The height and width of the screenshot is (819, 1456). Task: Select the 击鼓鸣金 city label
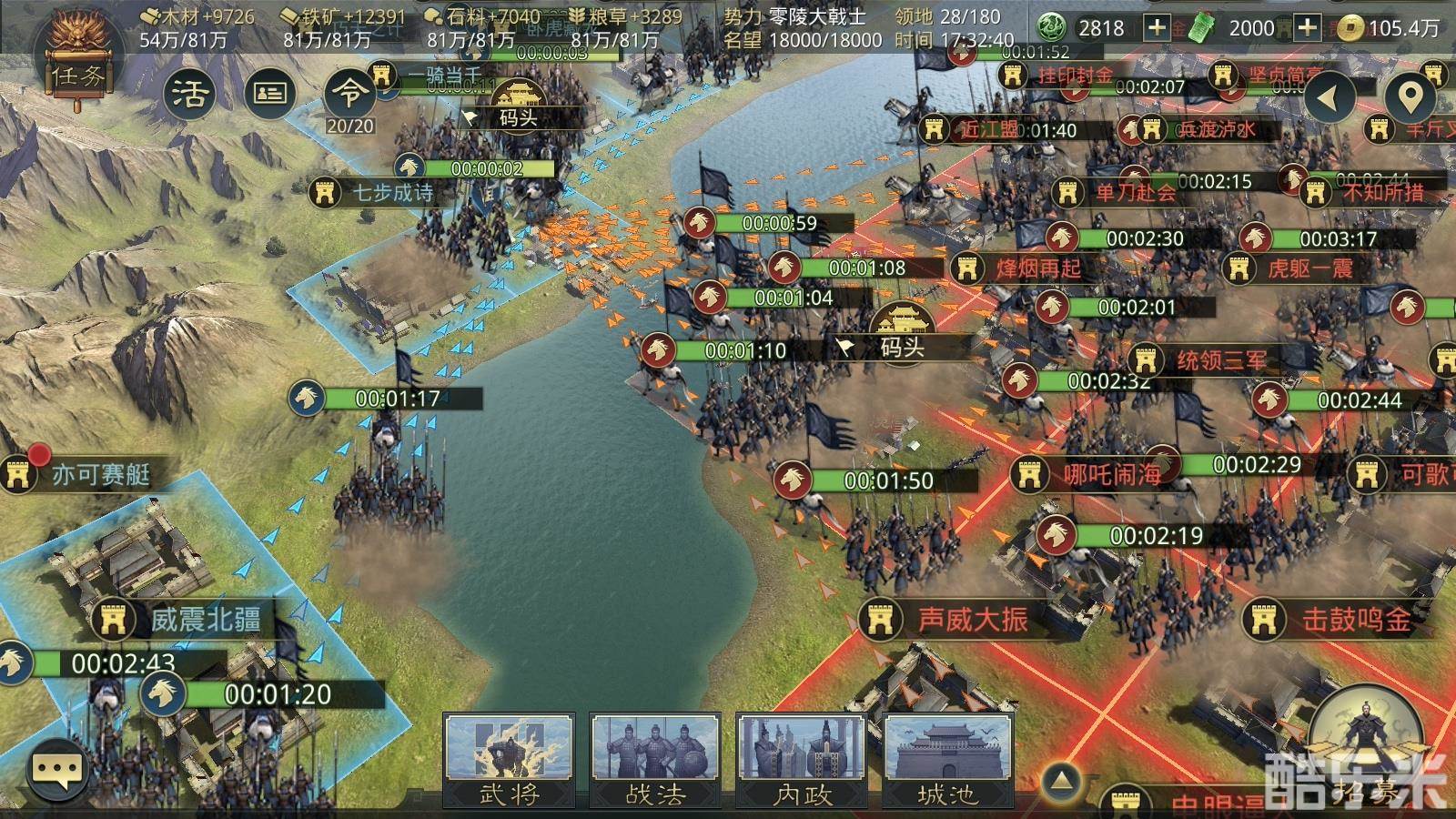(x=1356, y=620)
